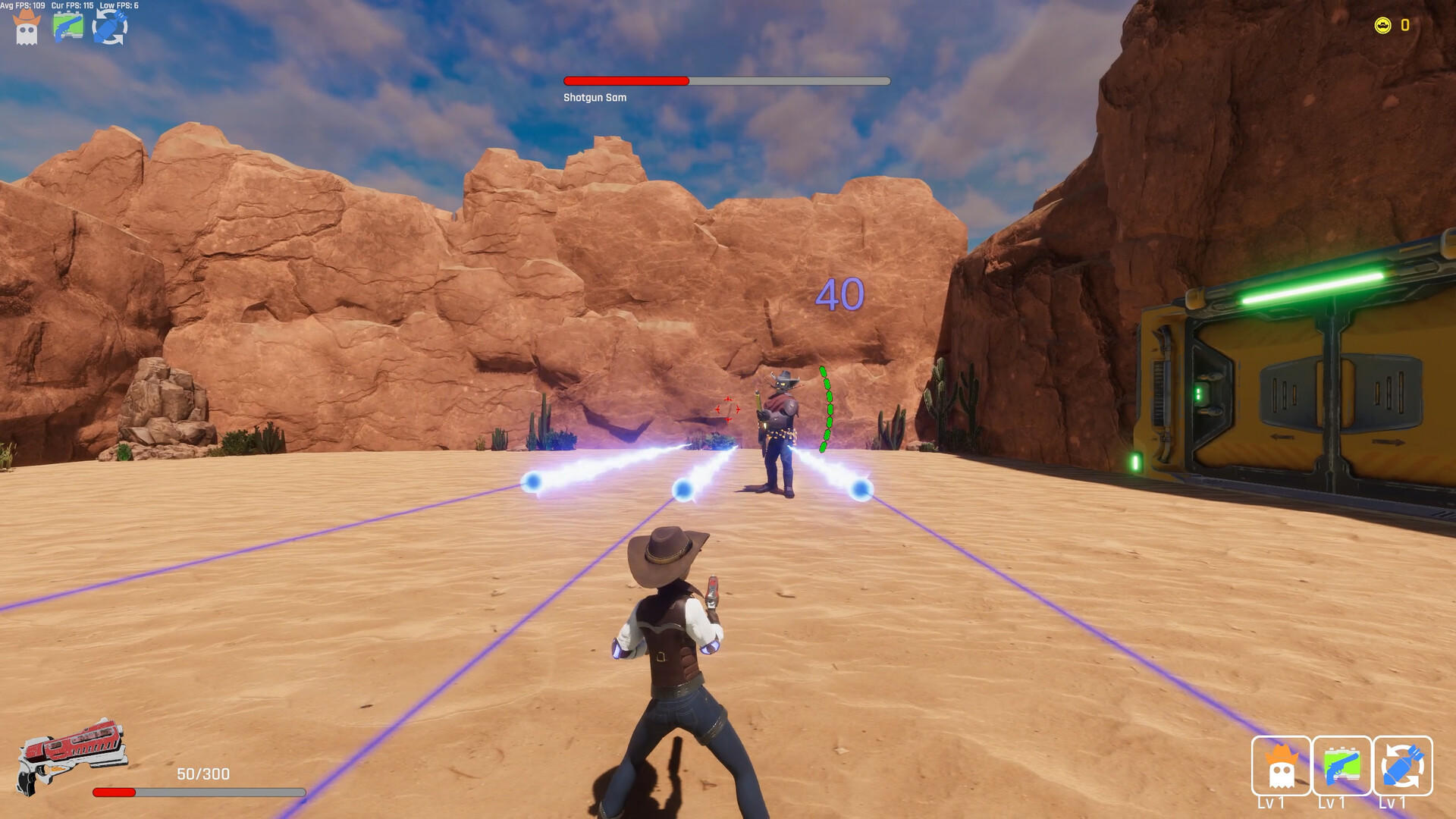The height and width of the screenshot is (819, 1456).
Task: Click the Cur FPS counter text
Action: [72, 5]
